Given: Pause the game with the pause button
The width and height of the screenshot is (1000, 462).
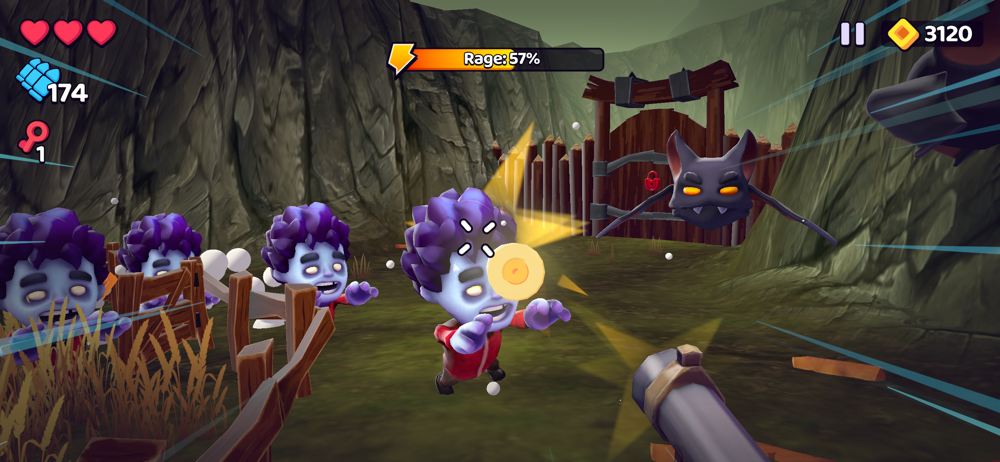Looking at the screenshot, I should (x=852, y=34).
